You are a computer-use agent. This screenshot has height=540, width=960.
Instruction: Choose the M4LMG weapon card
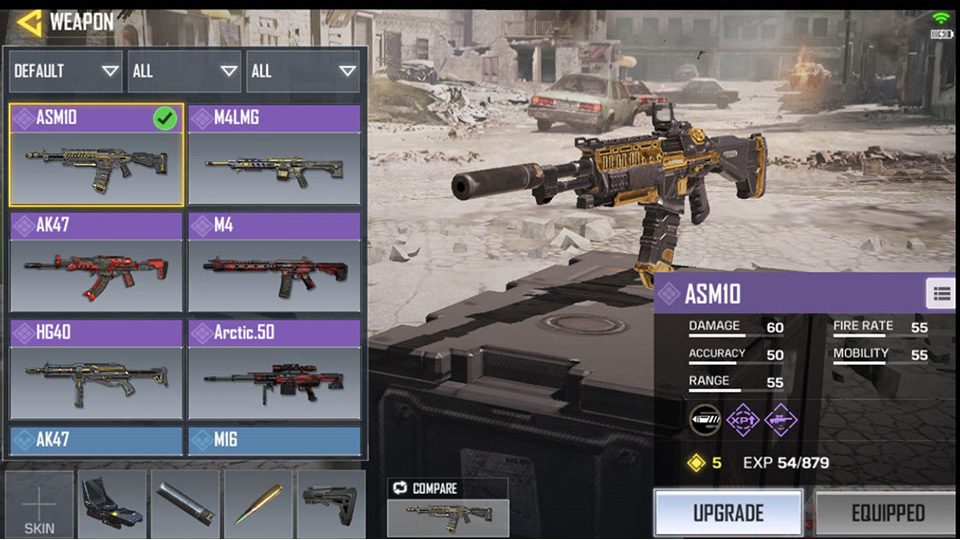pos(275,156)
